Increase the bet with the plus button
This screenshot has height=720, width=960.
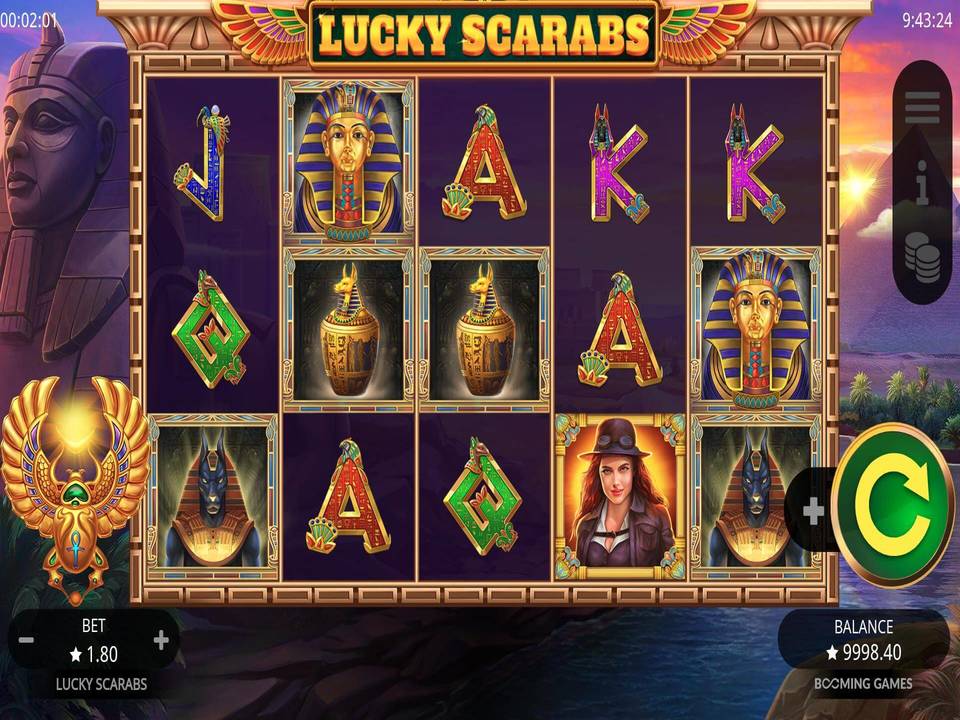pyautogui.click(x=161, y=640)
